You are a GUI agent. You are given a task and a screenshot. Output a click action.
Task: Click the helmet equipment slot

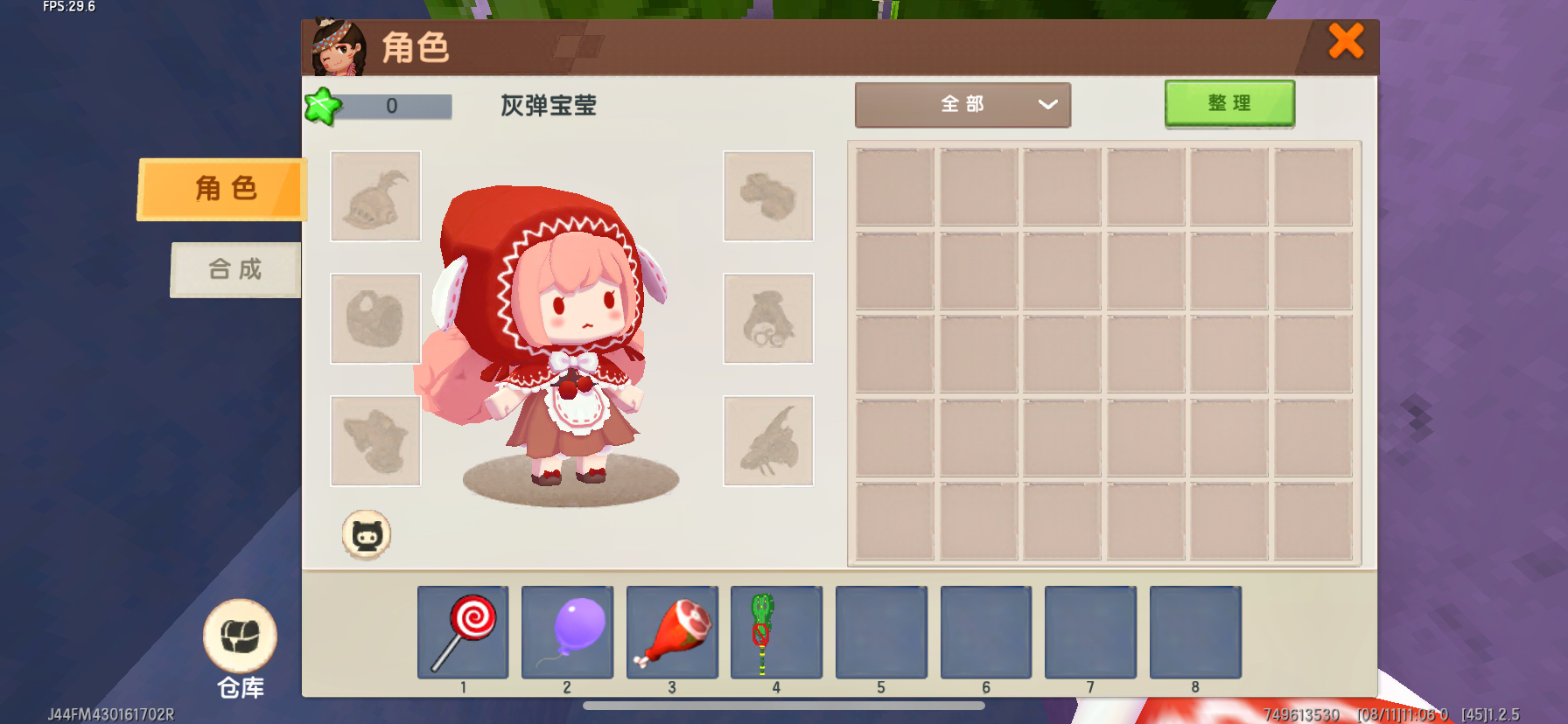coord(375,196)
